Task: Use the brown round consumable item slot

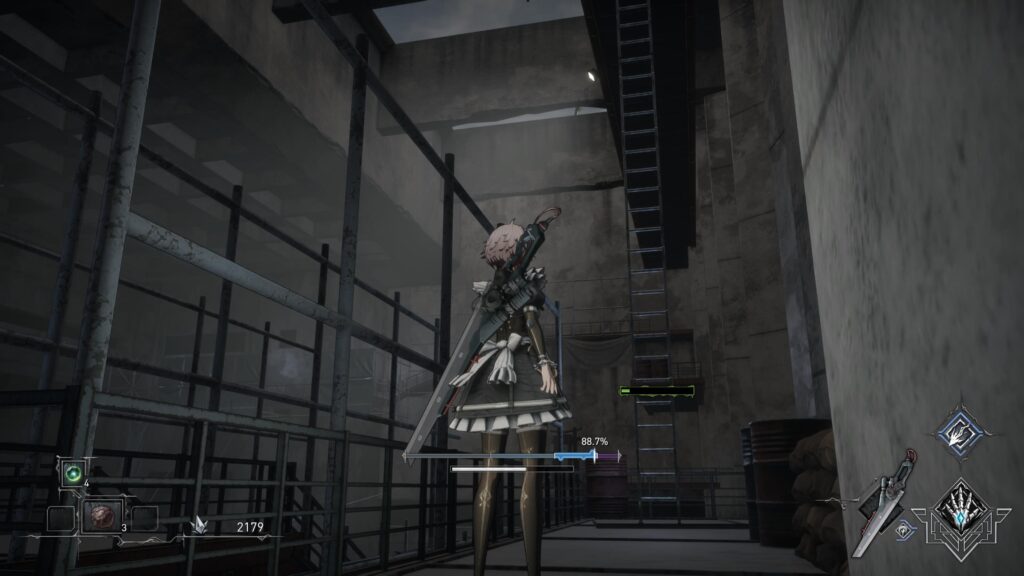Action: 102,516
